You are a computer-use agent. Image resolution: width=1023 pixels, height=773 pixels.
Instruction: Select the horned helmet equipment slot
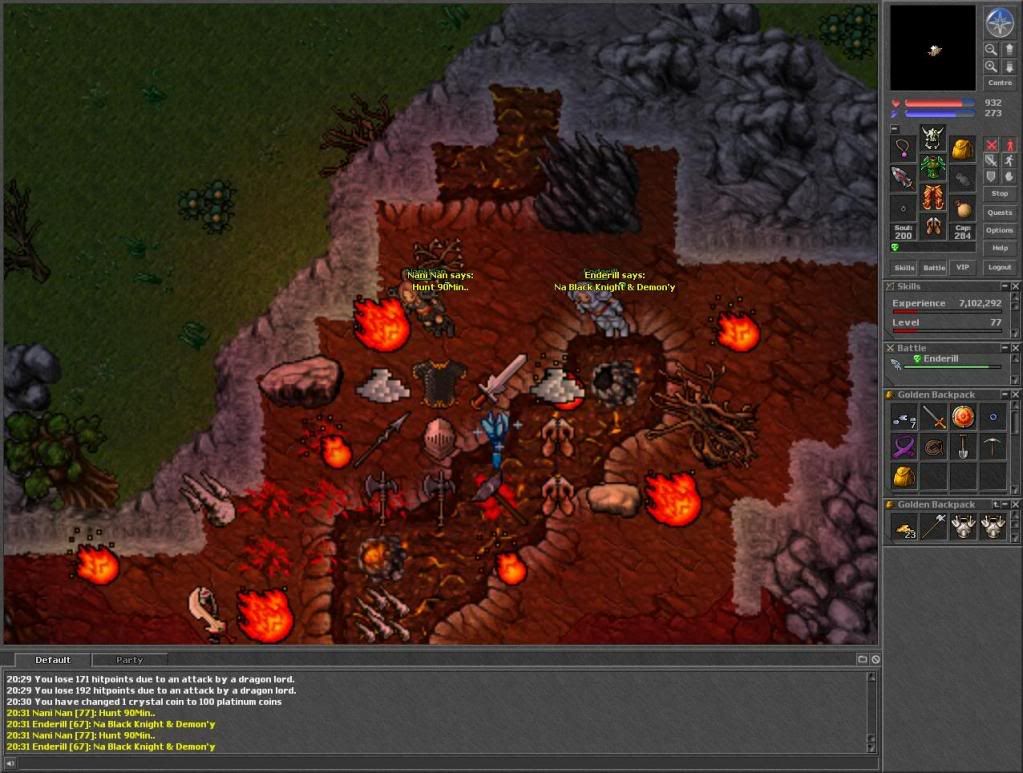tap(932, 136)
